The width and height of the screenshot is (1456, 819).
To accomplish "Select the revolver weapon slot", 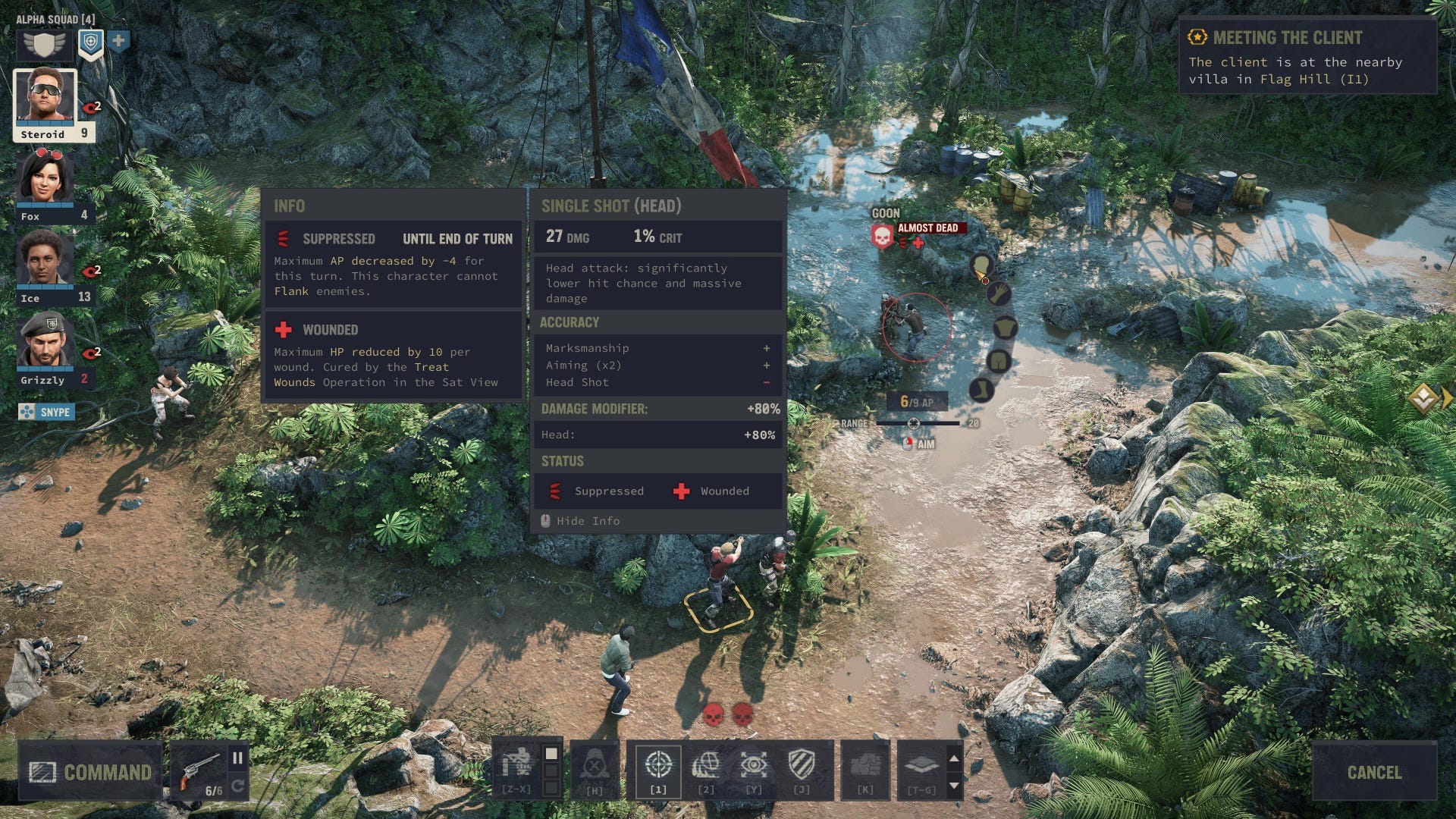I will pyautogui.click(x=199, y=770).
